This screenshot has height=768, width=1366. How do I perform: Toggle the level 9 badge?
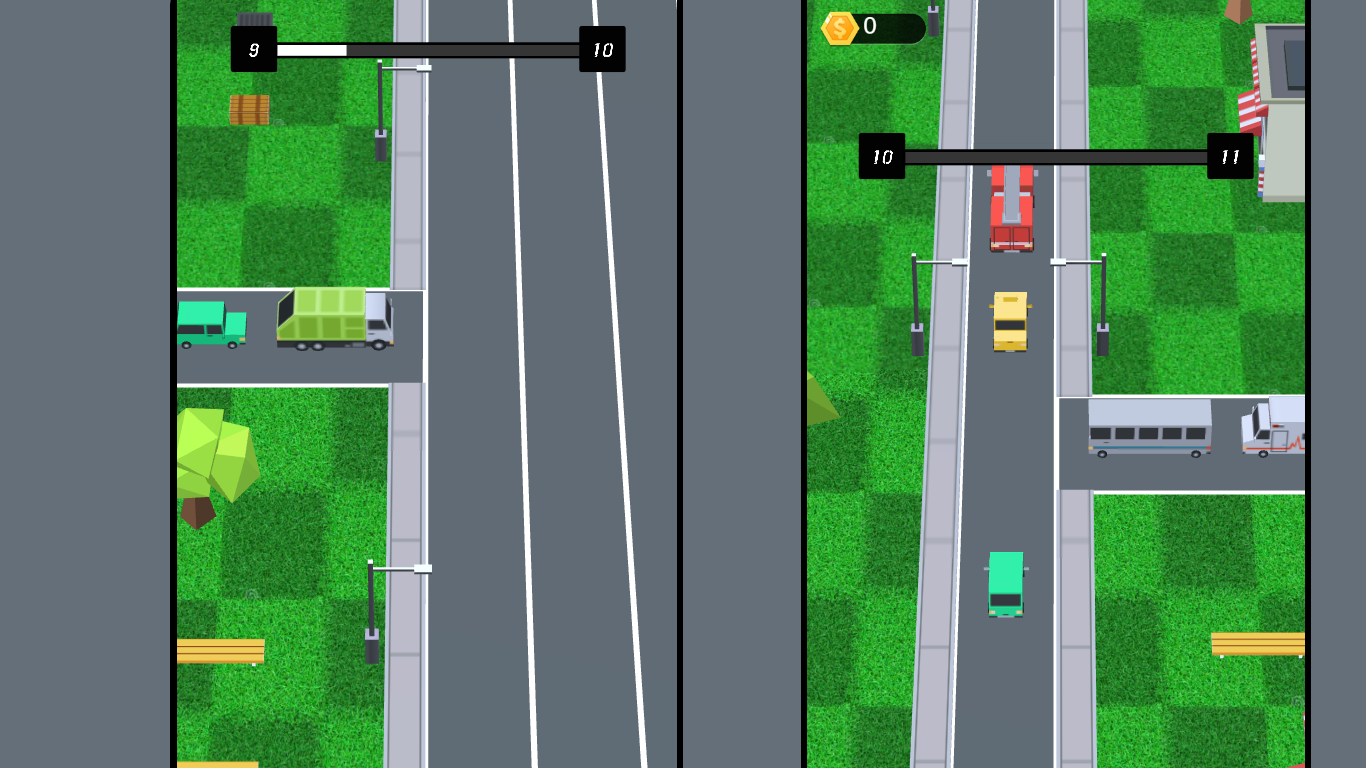pyautogui.click(x=255, y=48)
